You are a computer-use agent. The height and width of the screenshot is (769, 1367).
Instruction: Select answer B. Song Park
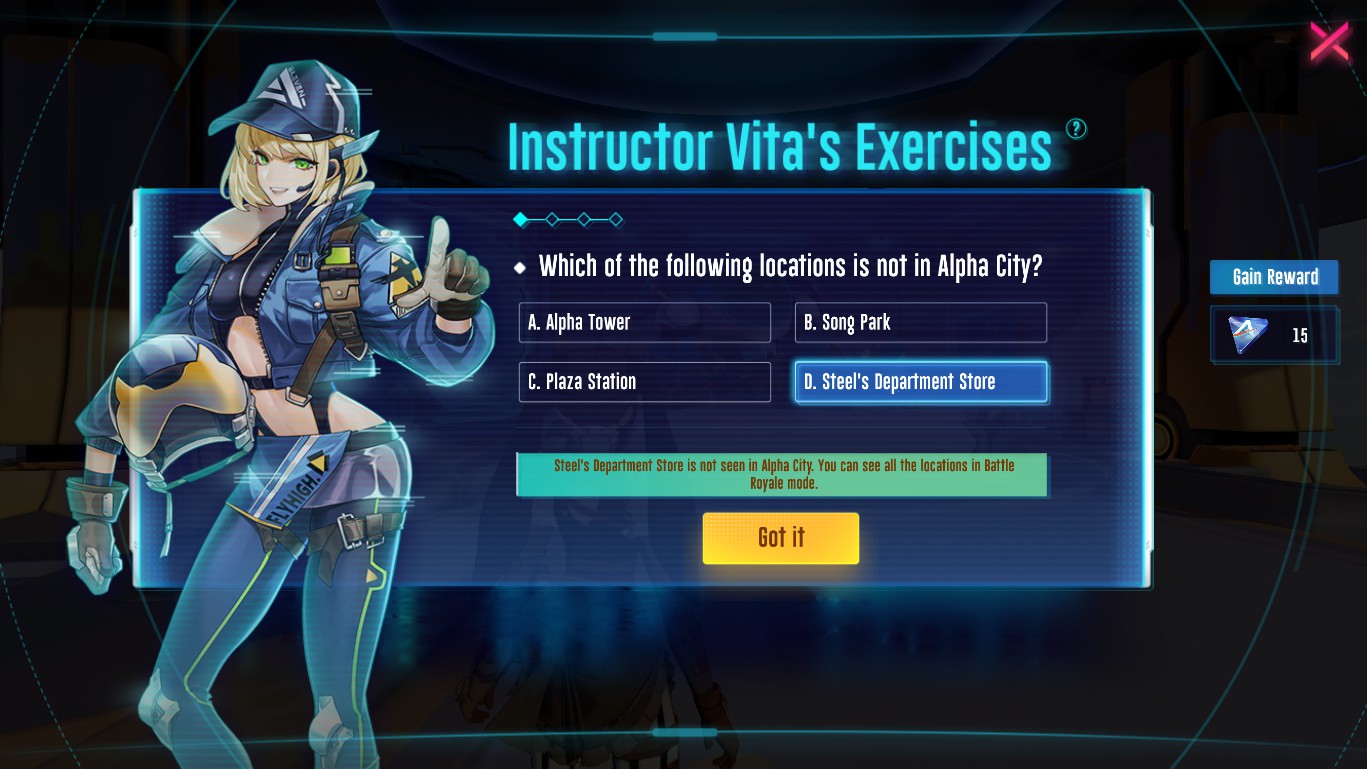coord(920,323)
